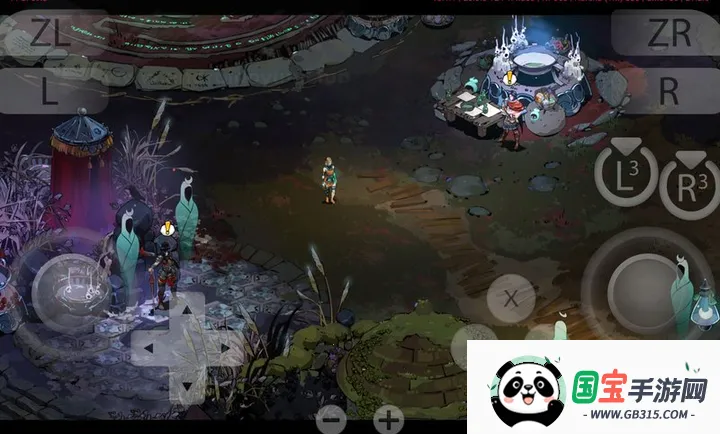Tap the L shoulder button
The image size is (720, 434).
click(52, 91)
